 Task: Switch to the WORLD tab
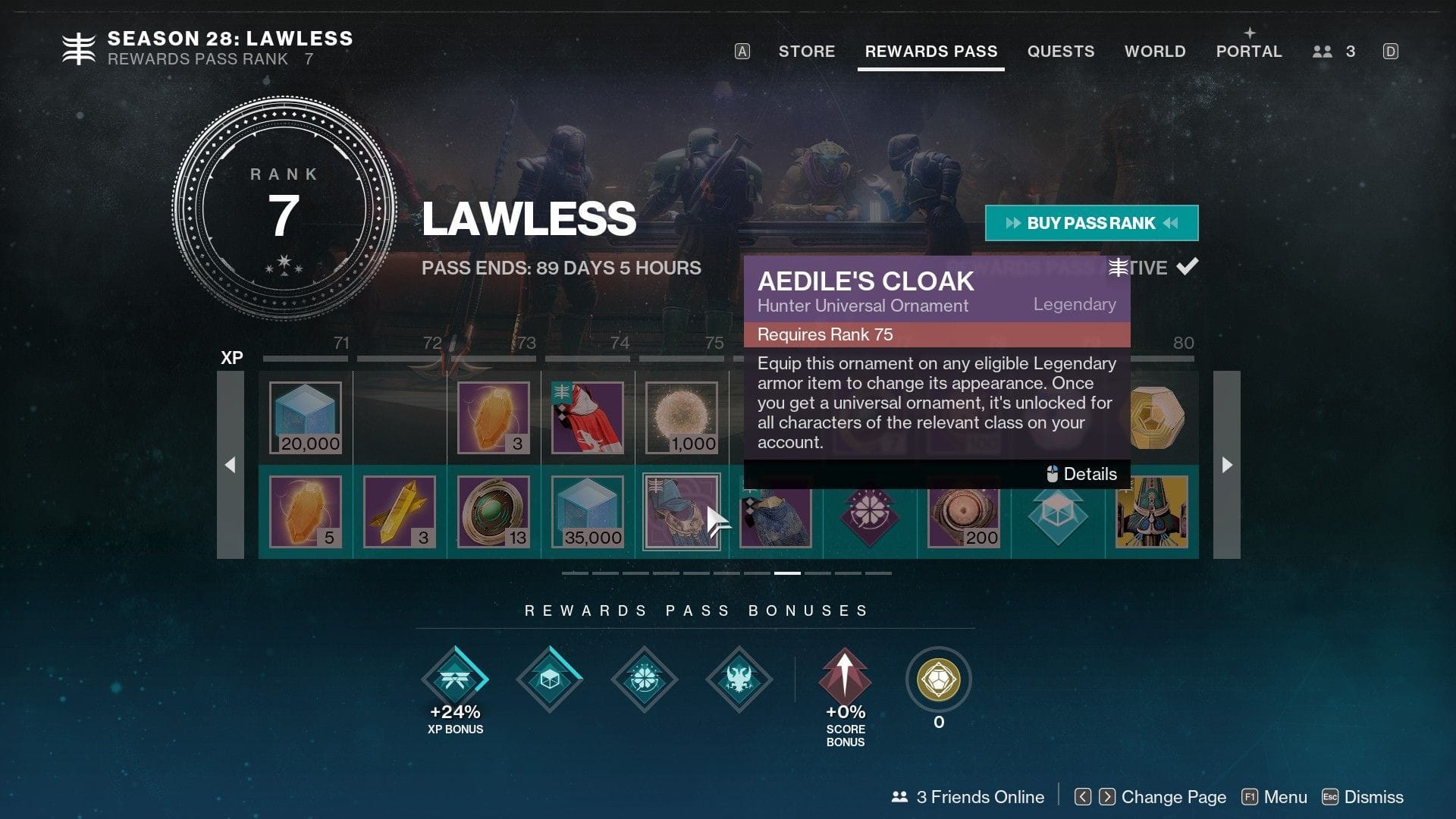1155,52
